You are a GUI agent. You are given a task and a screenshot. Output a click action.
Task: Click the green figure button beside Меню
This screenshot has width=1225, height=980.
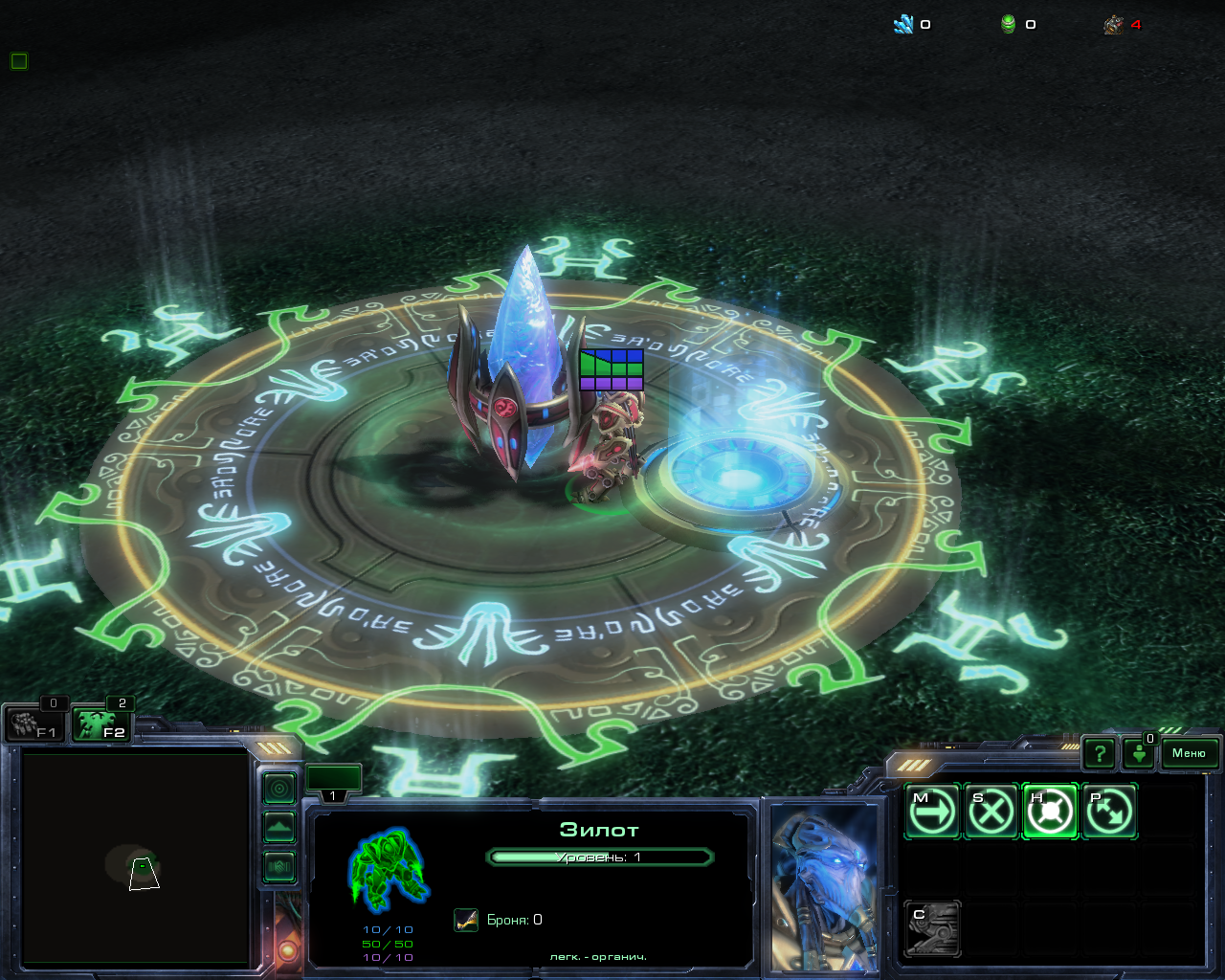pos(1139,754)
